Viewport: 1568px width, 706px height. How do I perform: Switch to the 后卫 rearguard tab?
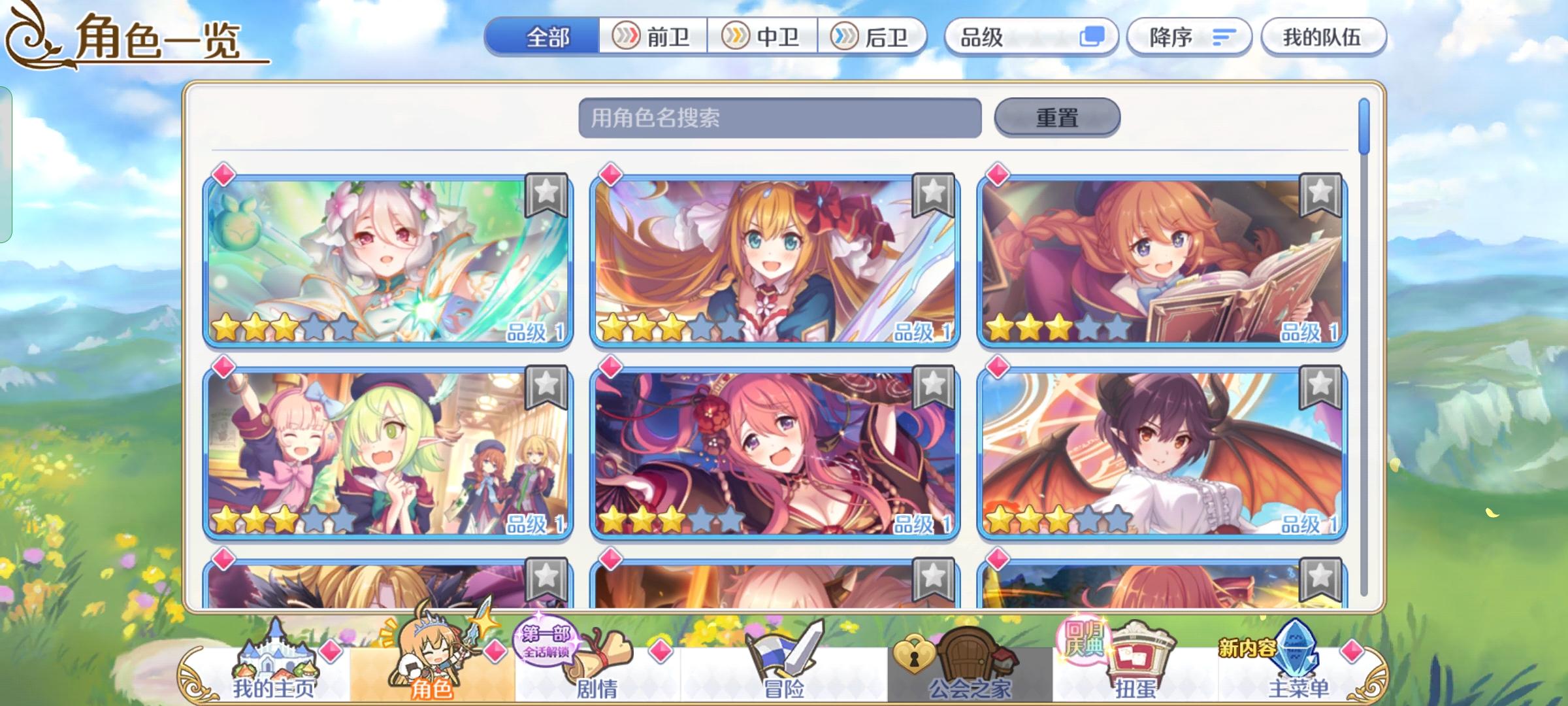(875, 37)
